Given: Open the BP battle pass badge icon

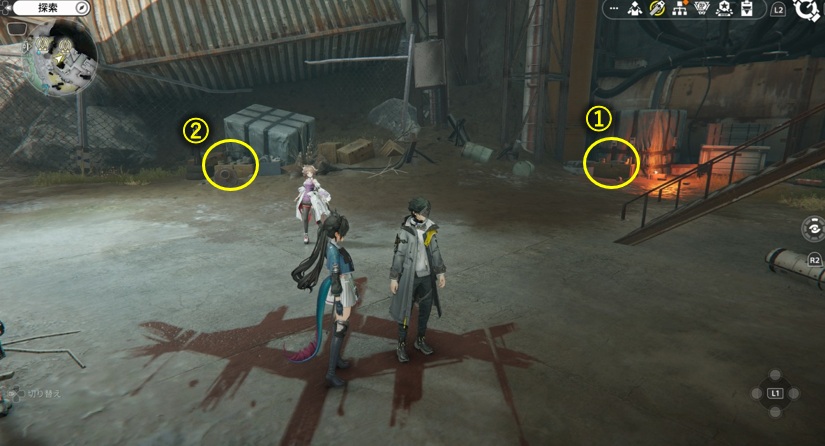Looking at the screenshot, I should coord(702,9).
